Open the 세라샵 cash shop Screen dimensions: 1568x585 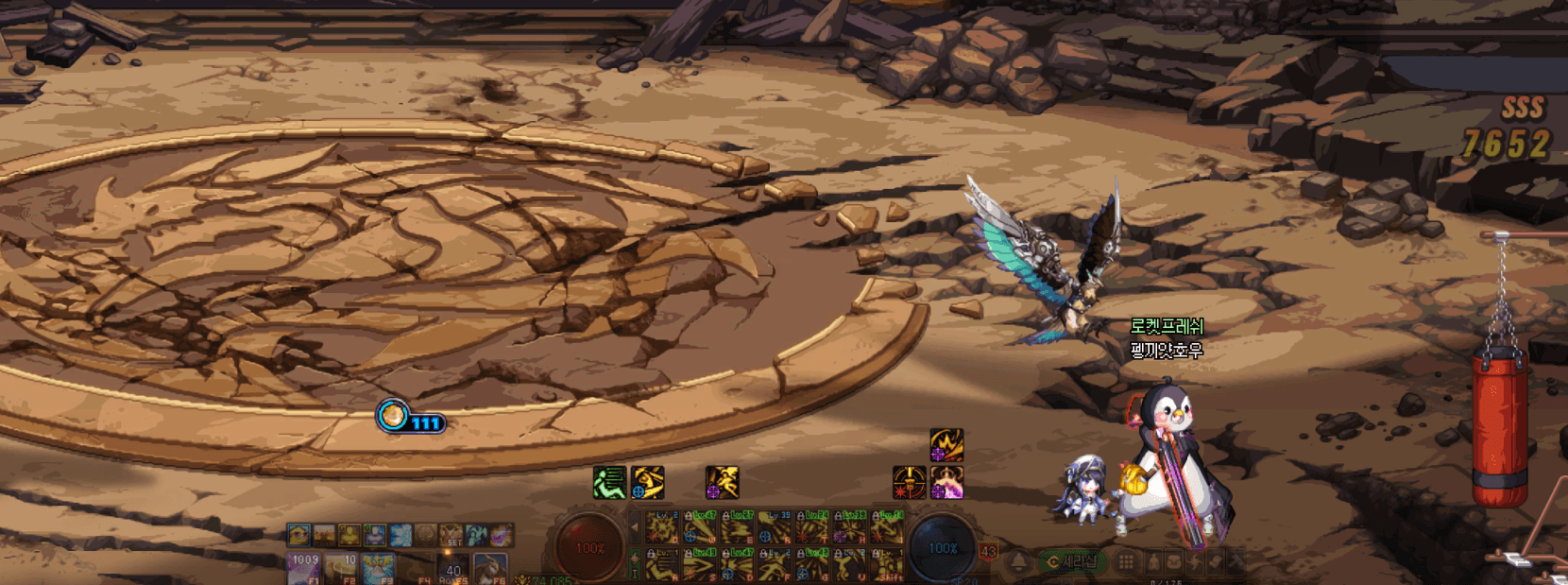pyautogui.click(x=1071, y=562)
